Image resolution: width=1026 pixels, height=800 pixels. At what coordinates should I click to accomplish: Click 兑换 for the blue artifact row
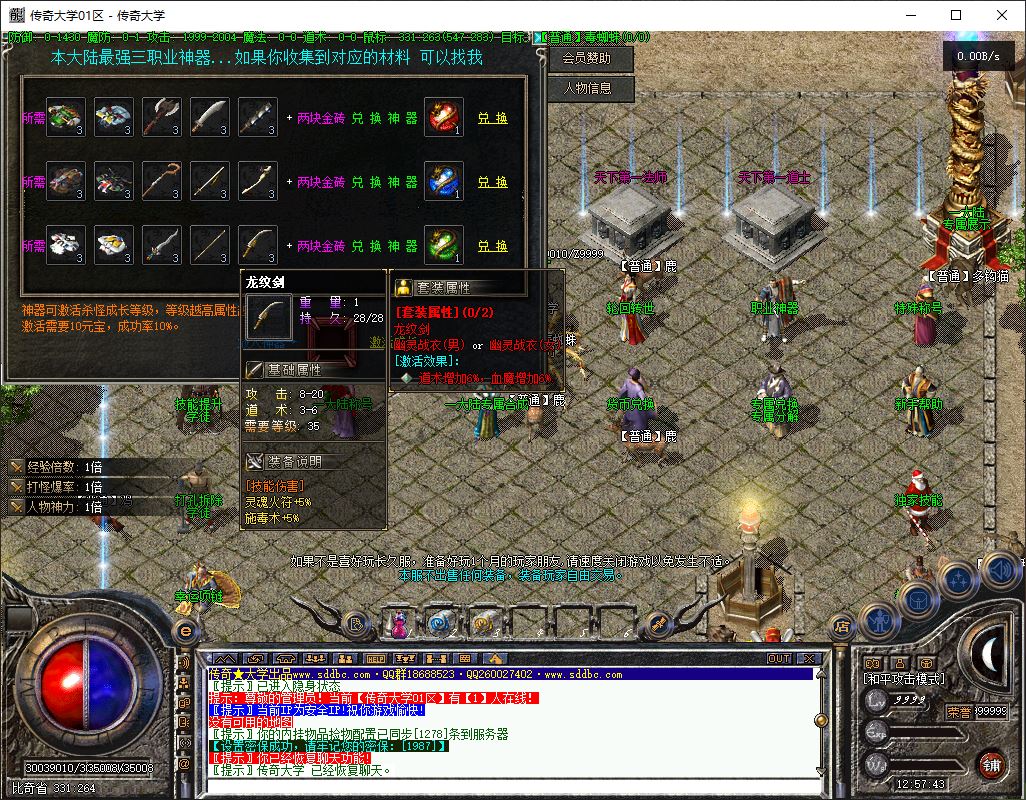(x=492, y=182)
